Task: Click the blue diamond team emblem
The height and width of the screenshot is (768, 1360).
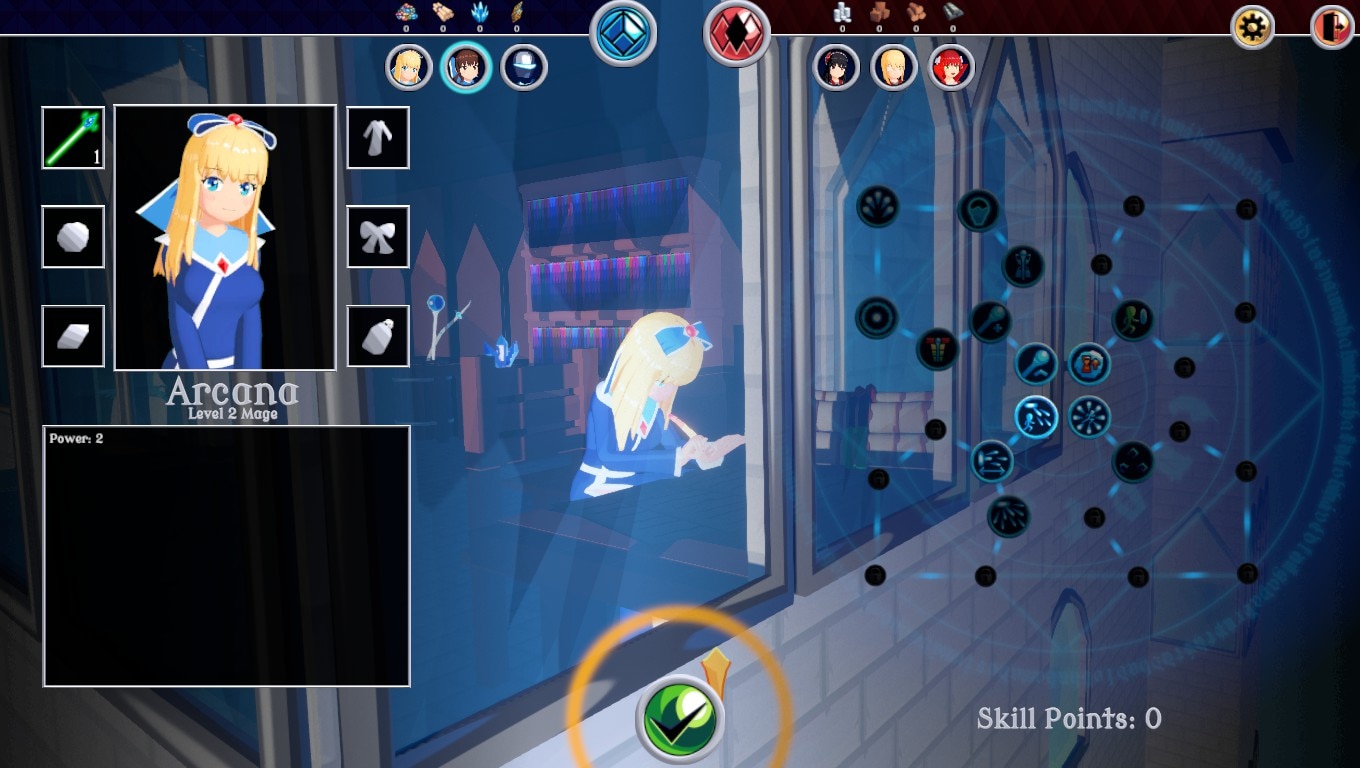Action: coord(623,32)
